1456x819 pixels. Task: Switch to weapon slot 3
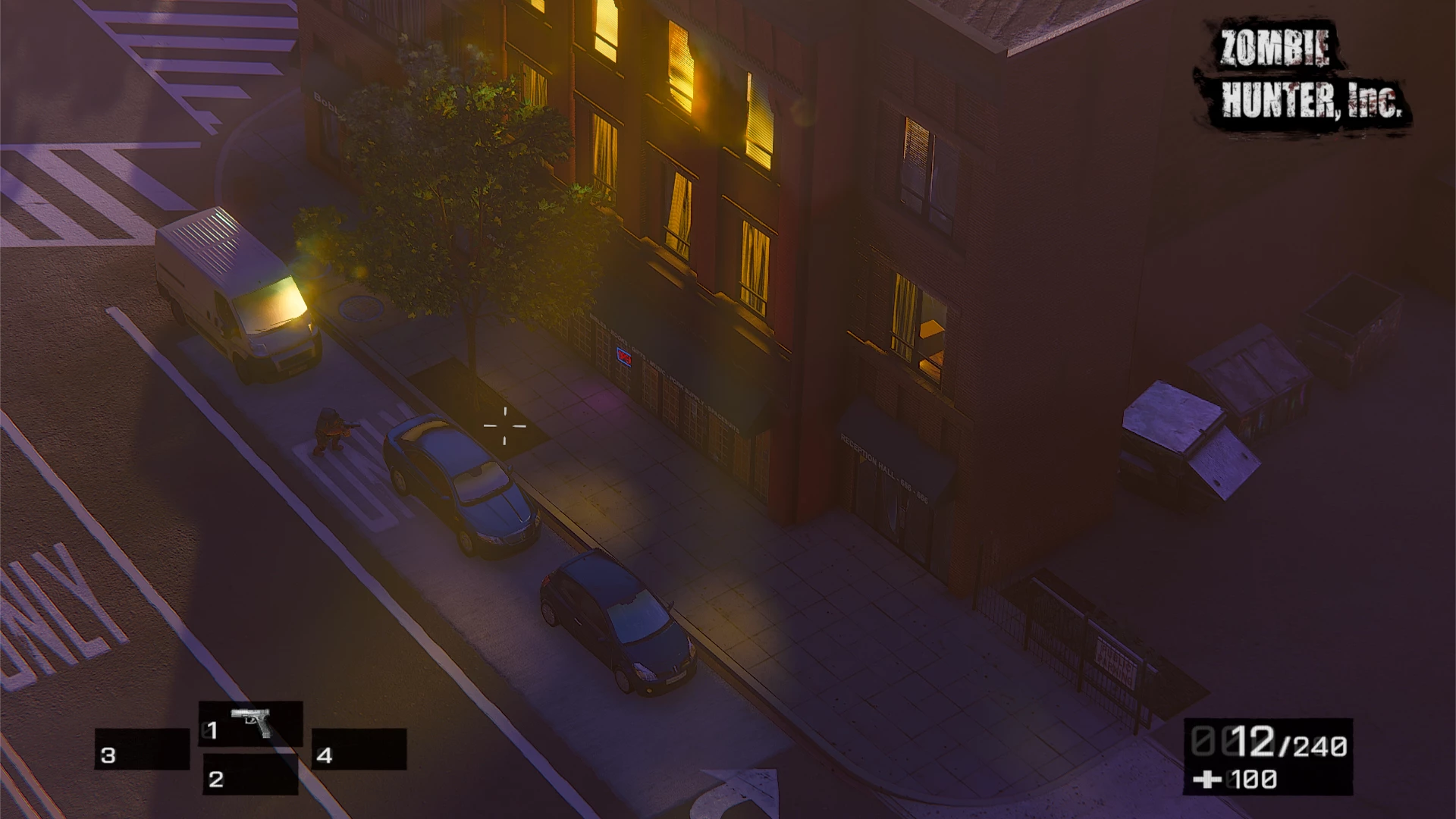pyautogui.click(x=142, y=750)
